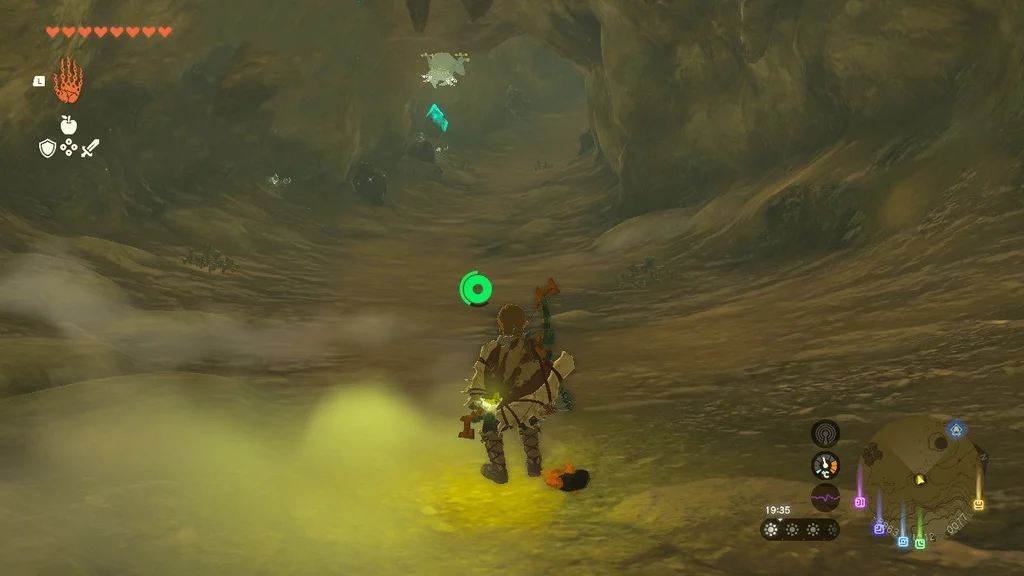
Task: Click the blue shrine marker on minimap
Action: [956, 428]
